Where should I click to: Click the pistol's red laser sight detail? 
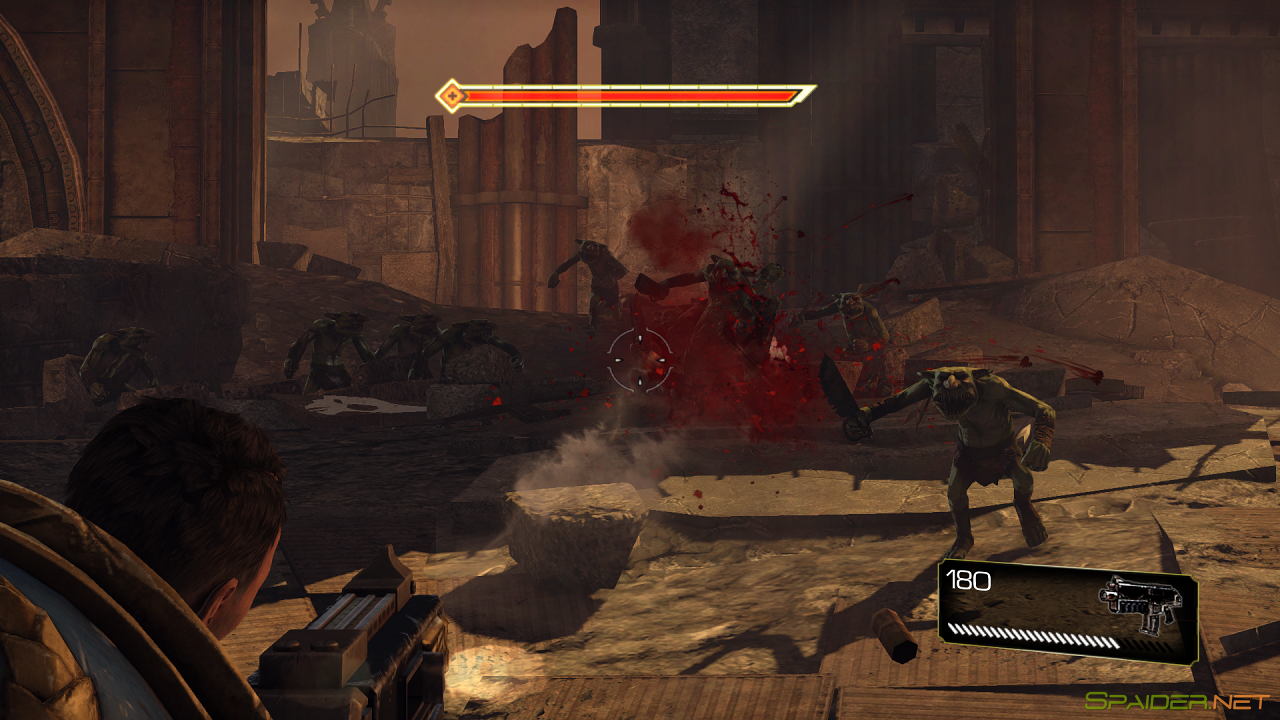click(x=1110, y=595)
